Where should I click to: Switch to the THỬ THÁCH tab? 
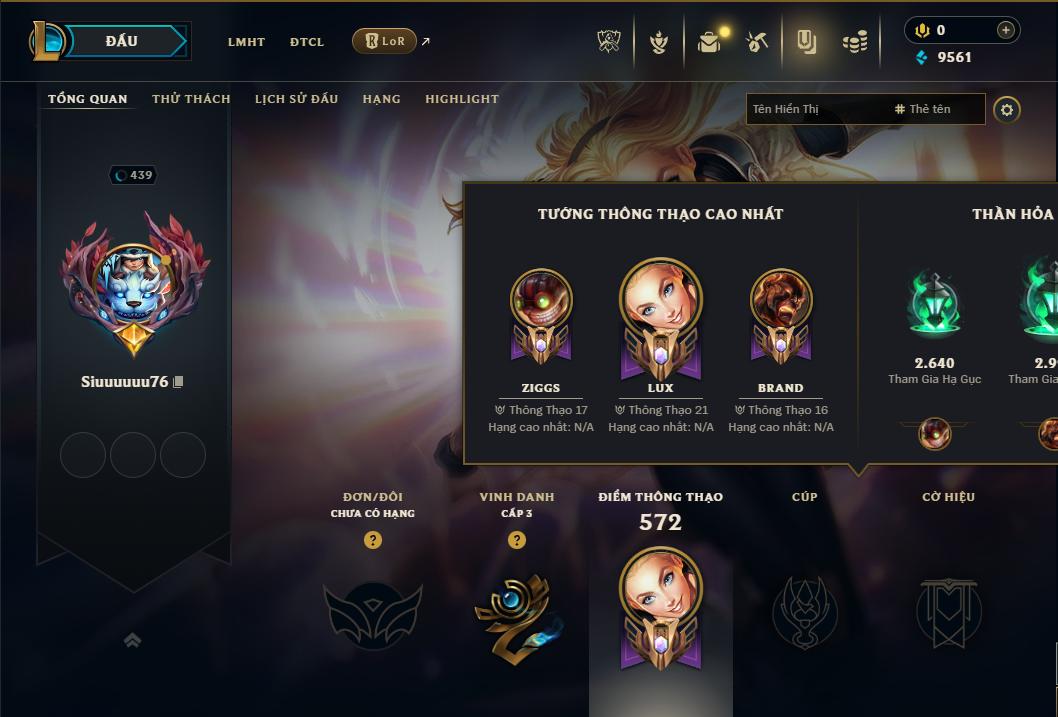191,99
